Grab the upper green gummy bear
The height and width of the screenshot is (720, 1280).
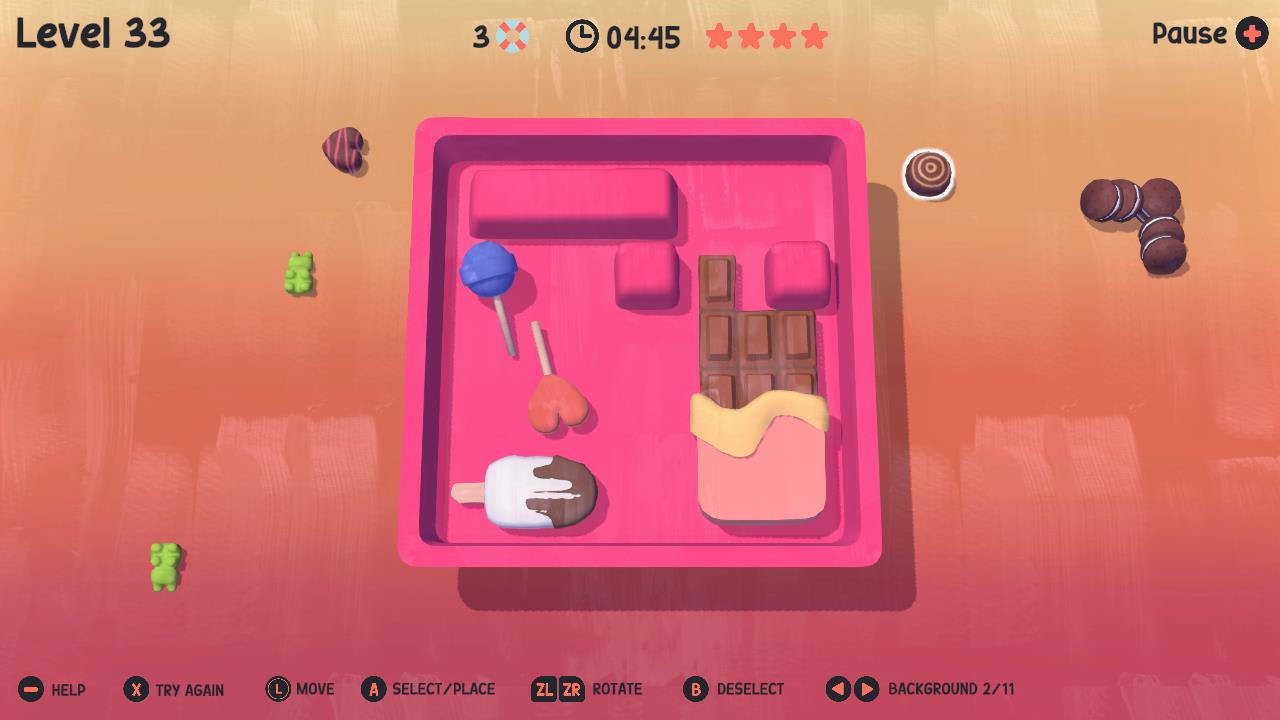(299, 272)
